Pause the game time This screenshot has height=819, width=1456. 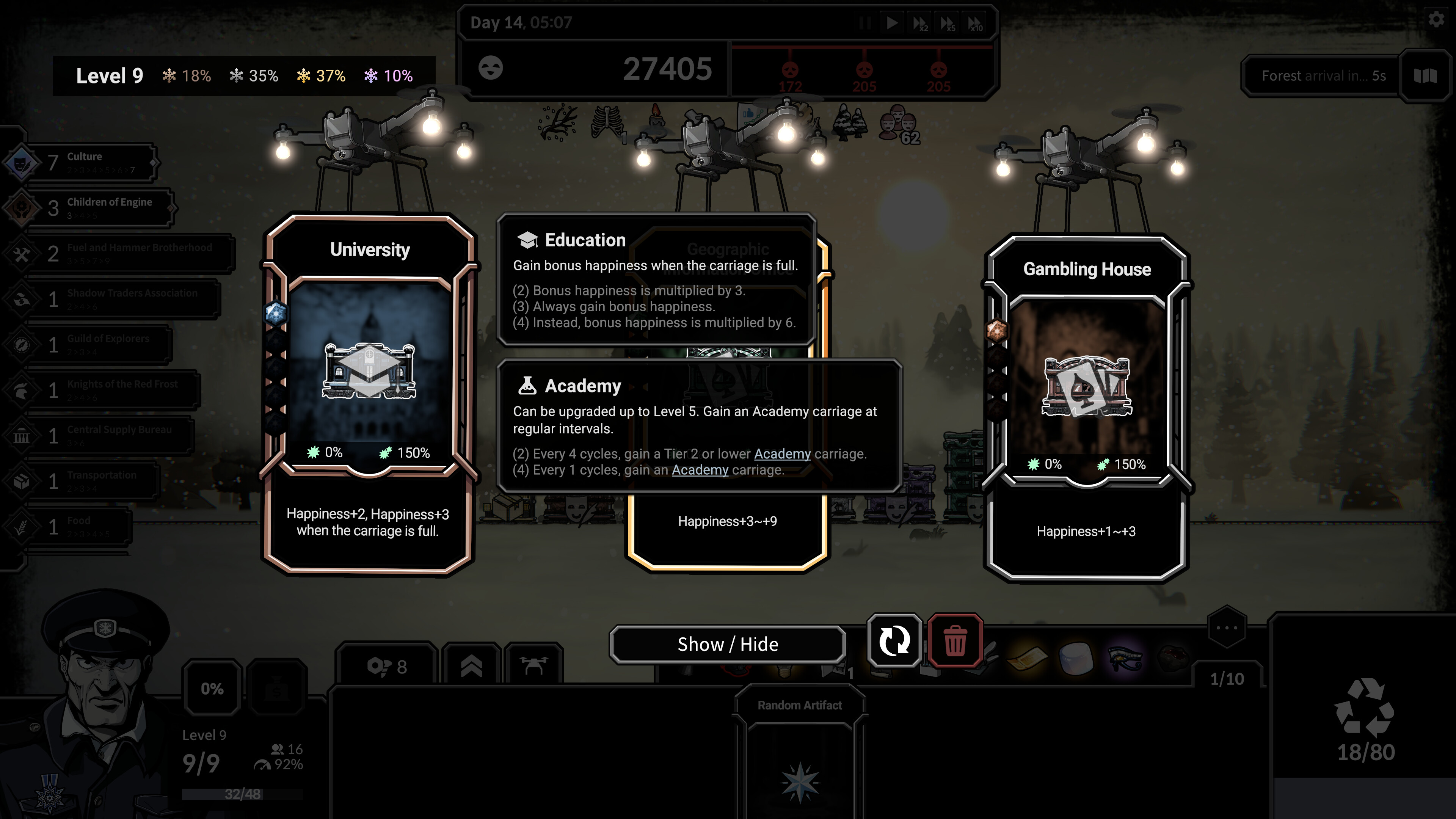pyautogui.click(x=865, y=23)
